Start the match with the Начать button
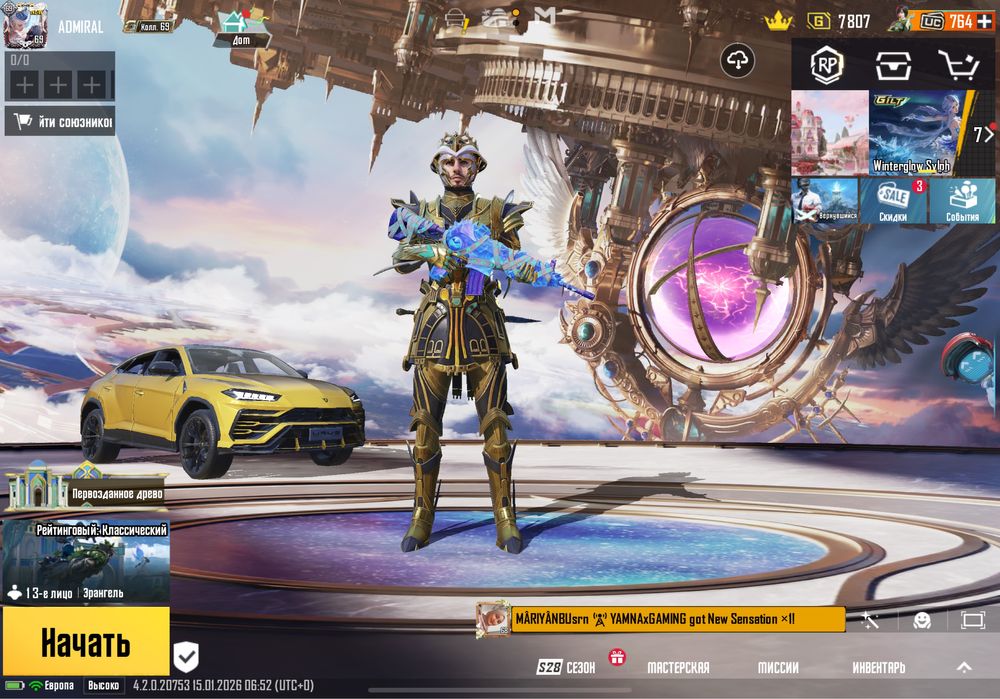 (x=85, y=643)
